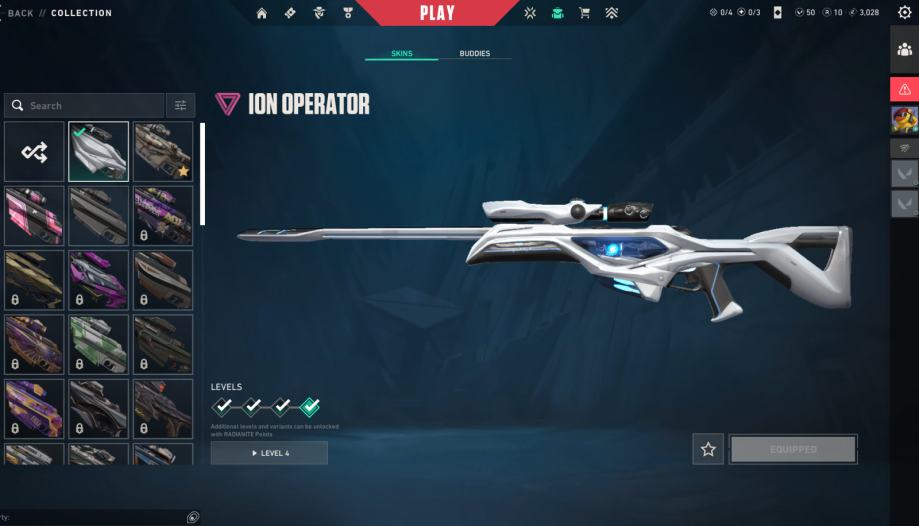Screen dimensions: 919x526
Task: Click the big red PLAY button
Action: pos(437,13)
